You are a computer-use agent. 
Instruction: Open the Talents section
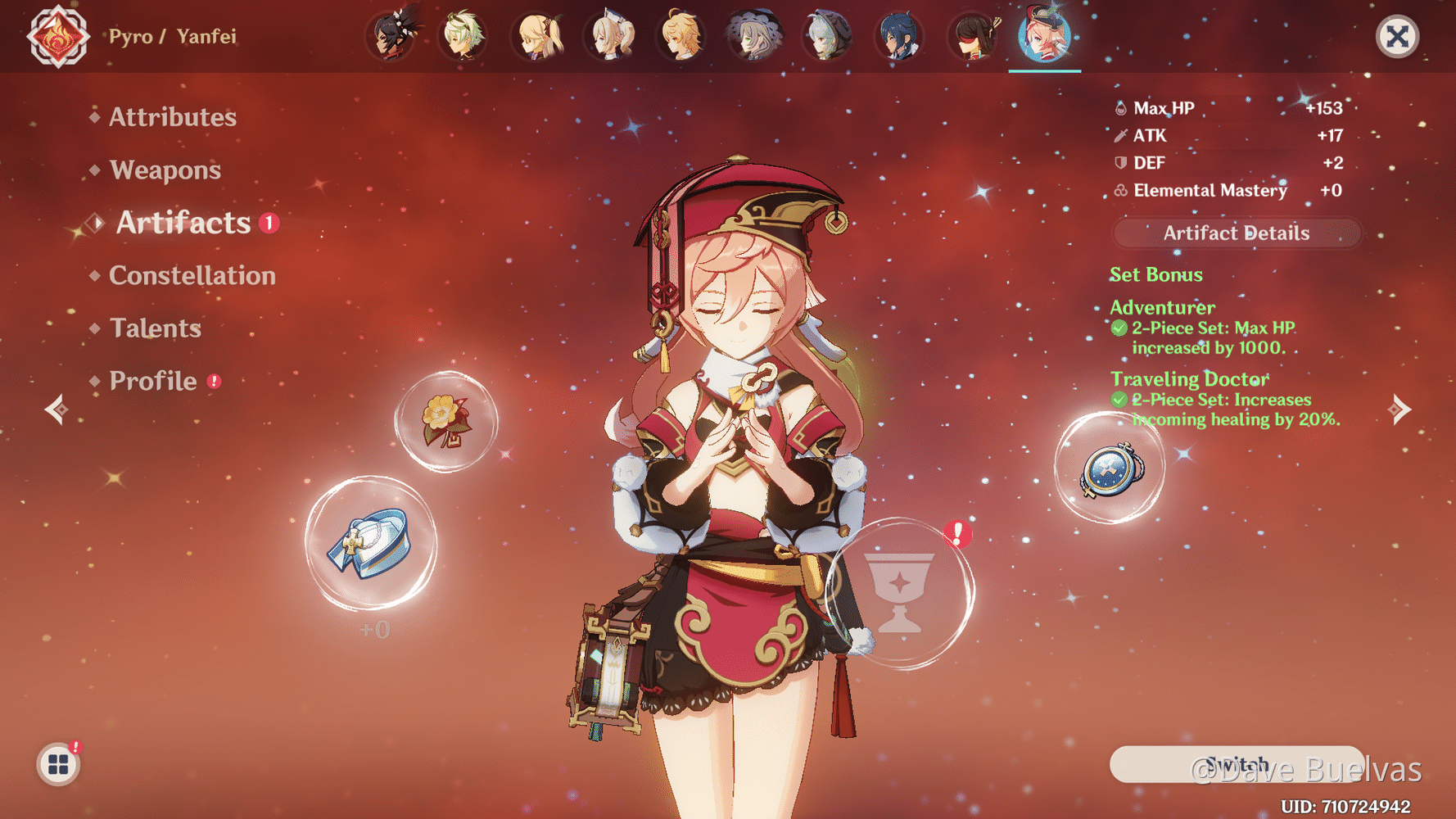pyautogui.click(x=155, y=328)
